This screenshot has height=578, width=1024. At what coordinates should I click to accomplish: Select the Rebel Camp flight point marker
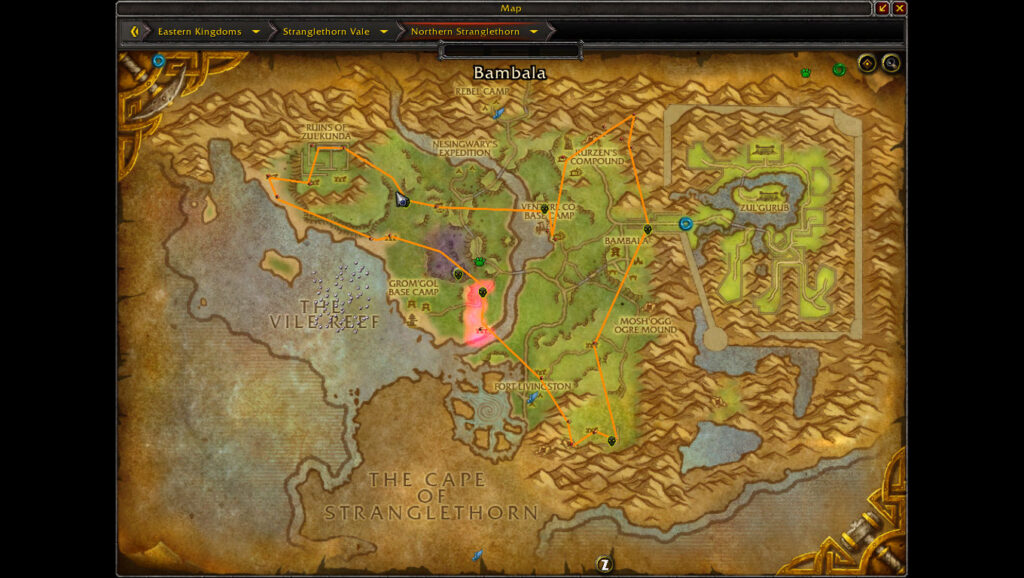498,113
